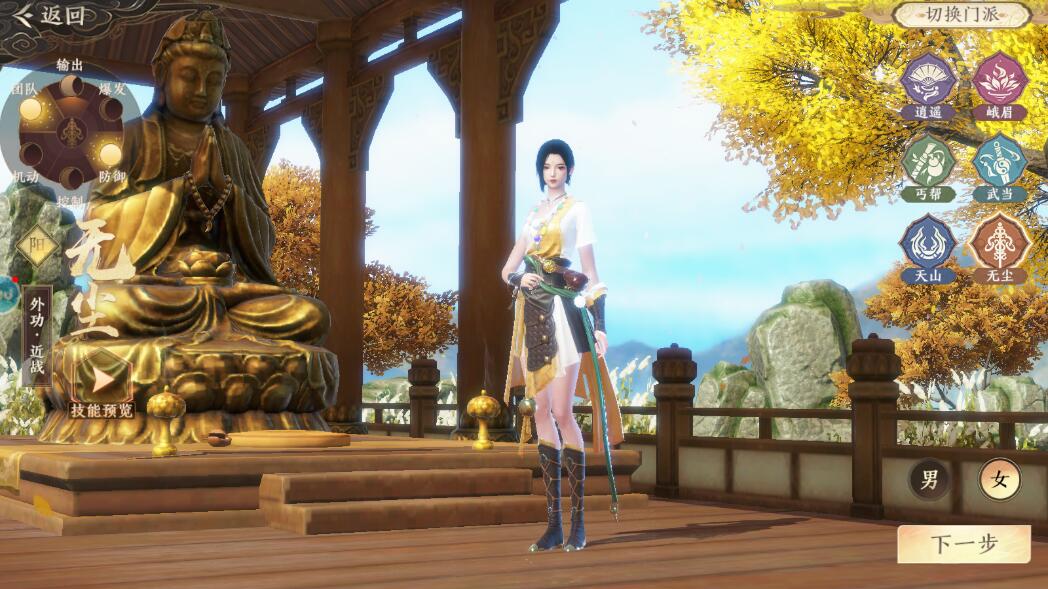Choose the 天山 sect icon

pyautogui.click(x=928, y=243)
